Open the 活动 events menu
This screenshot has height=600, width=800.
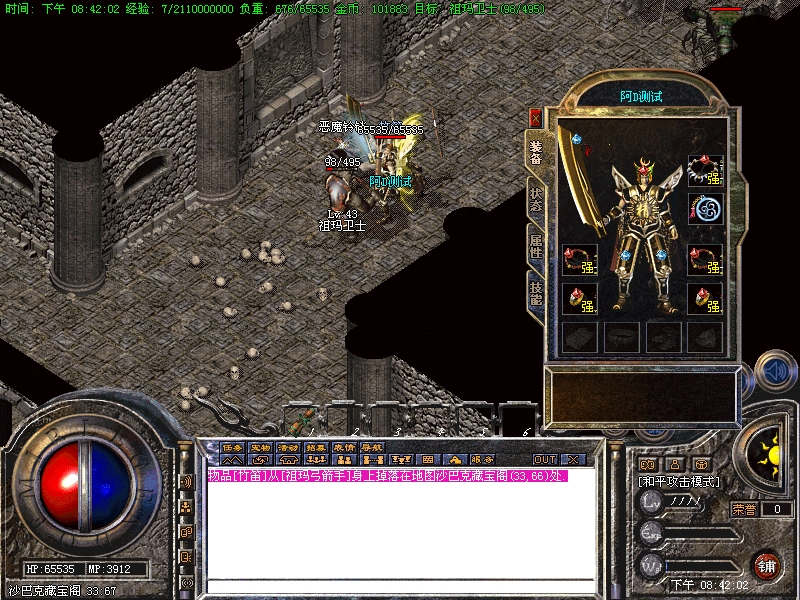tap(289, 447)
